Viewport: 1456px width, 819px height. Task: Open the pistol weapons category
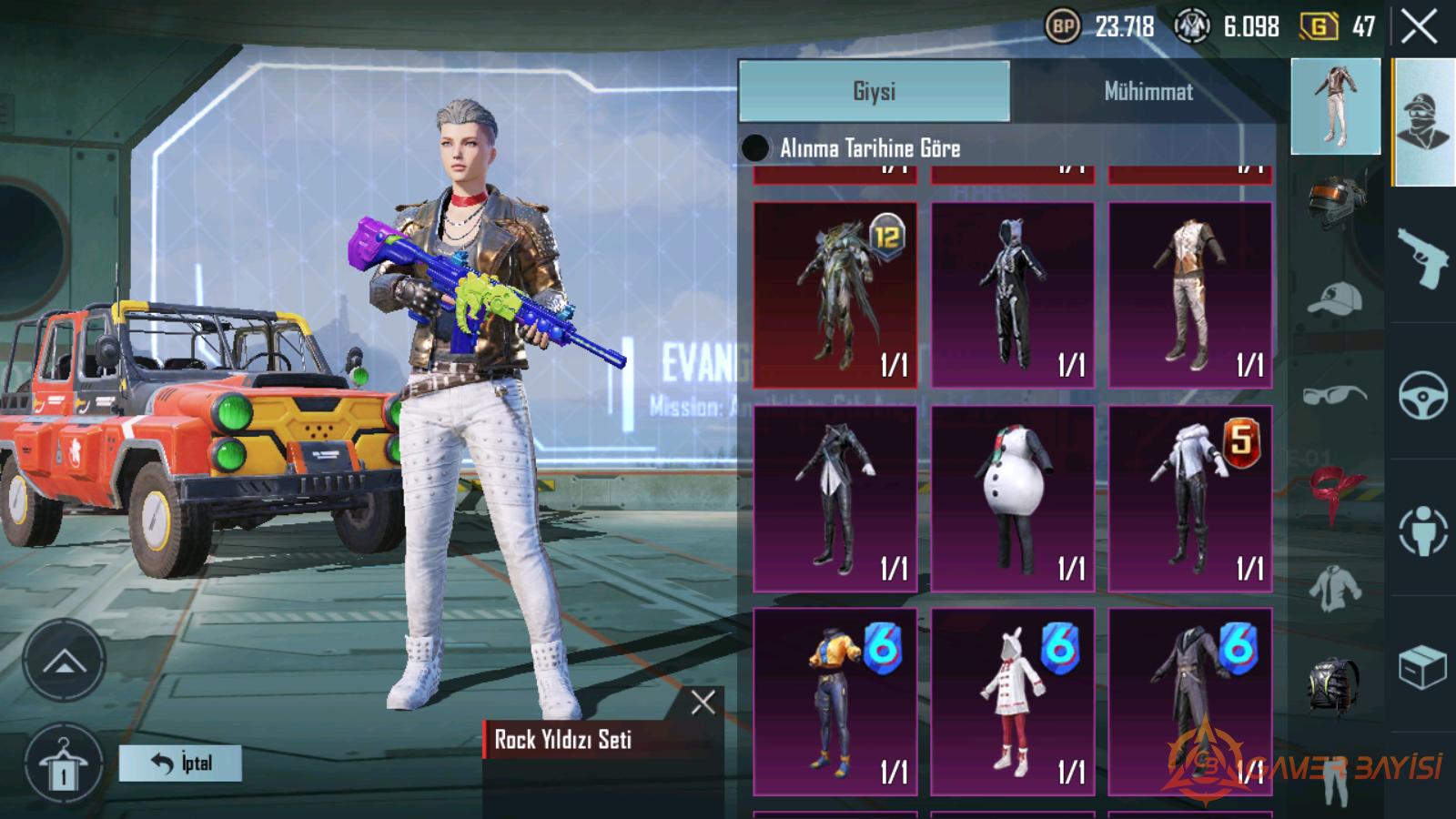click(x=1422, y=258)
